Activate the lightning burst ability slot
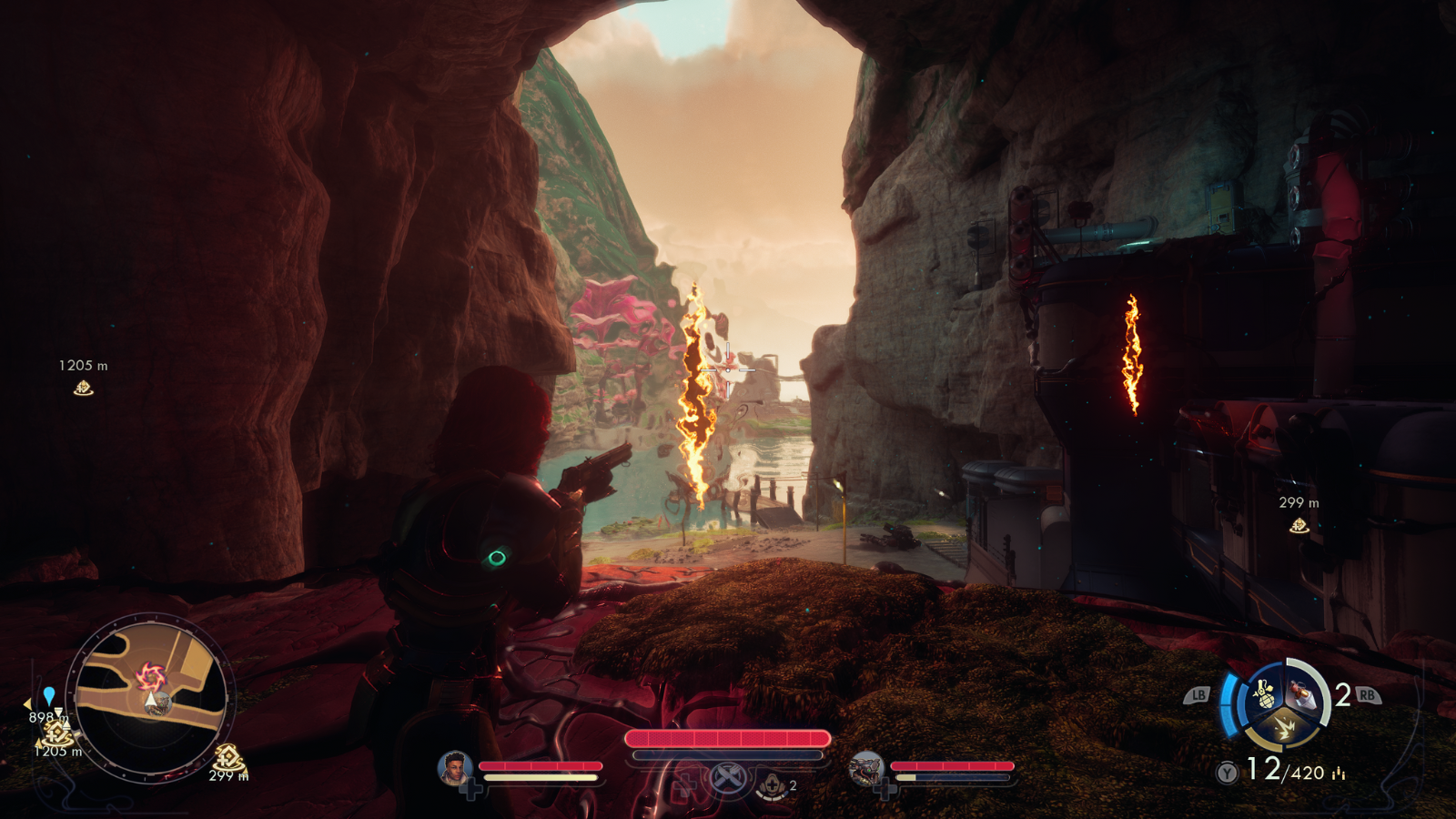Screen dimensions: 1456x819 click(x=1284, y=727)
